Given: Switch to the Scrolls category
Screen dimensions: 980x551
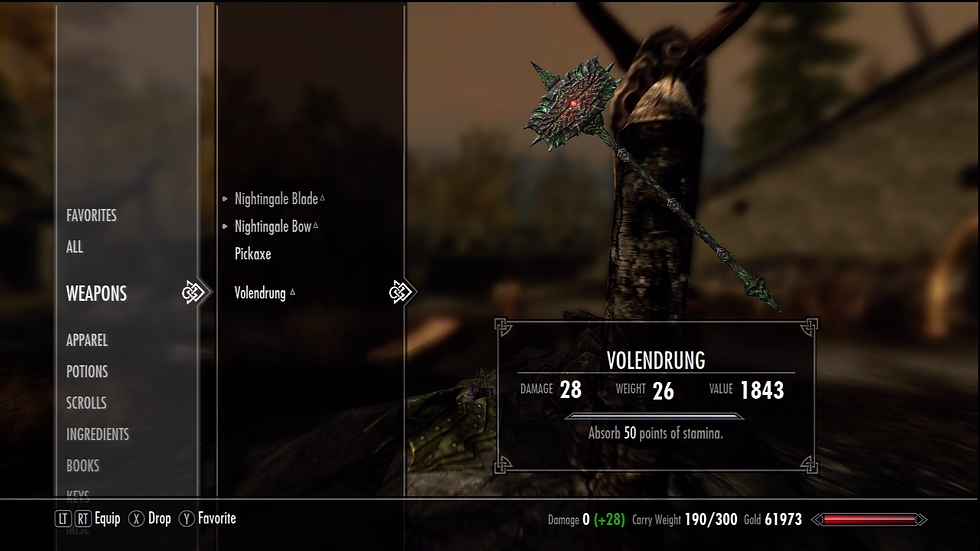Looking at the screenshot, I should tap(86, 403).
